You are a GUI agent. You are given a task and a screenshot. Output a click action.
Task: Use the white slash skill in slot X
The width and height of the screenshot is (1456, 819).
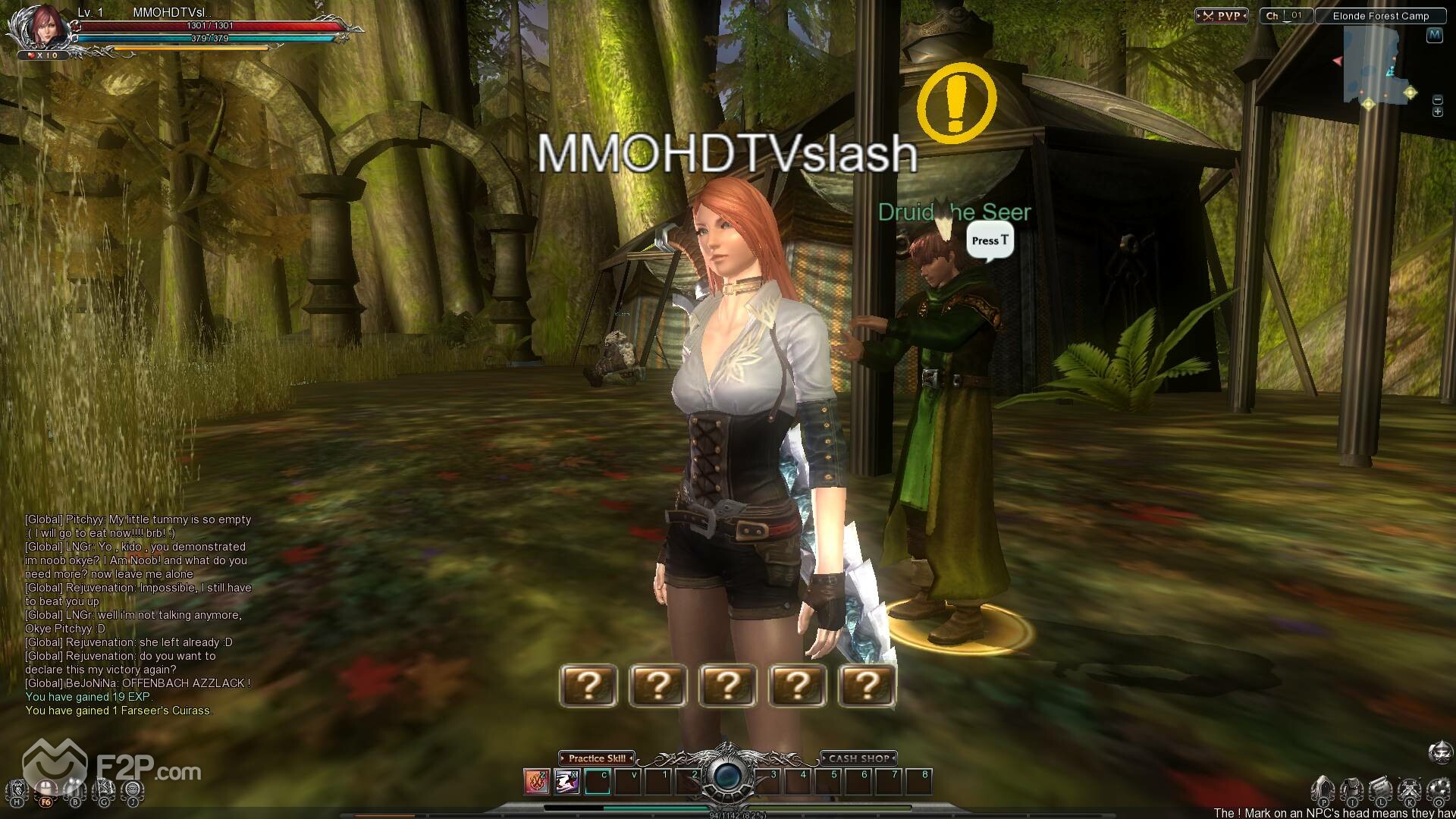pos(566,781)
